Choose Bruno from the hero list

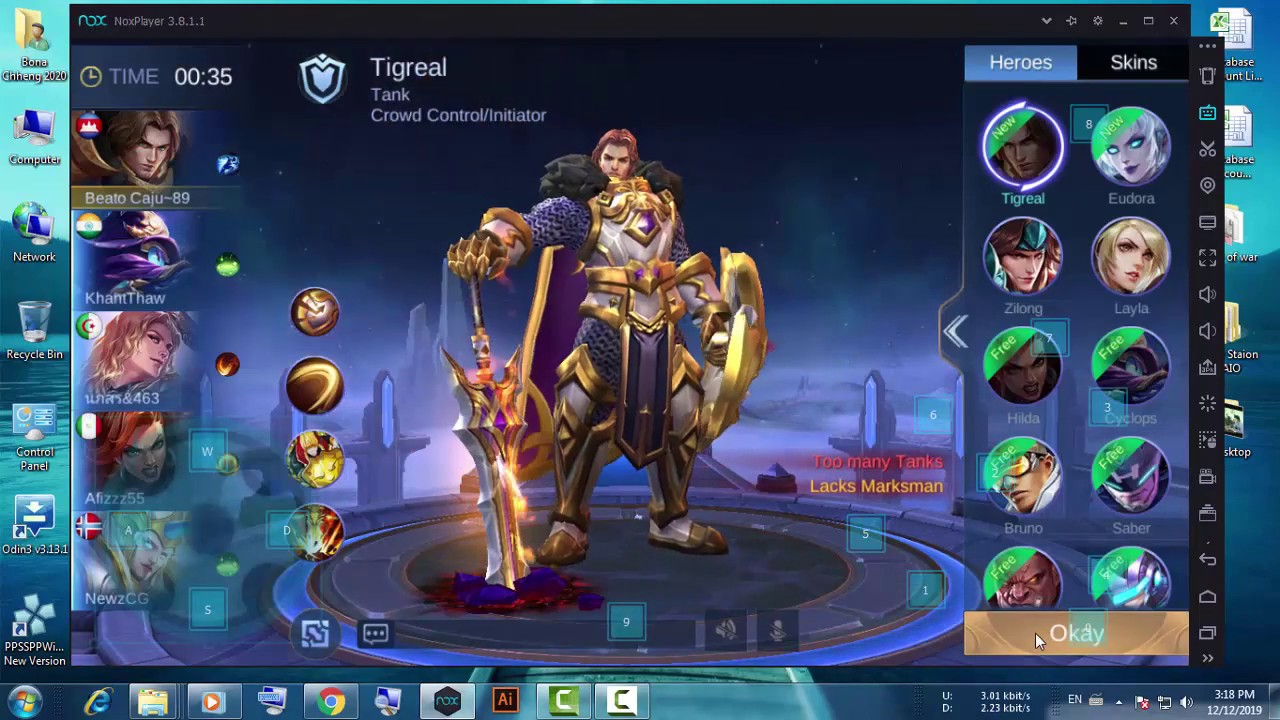click(1022, 478)
